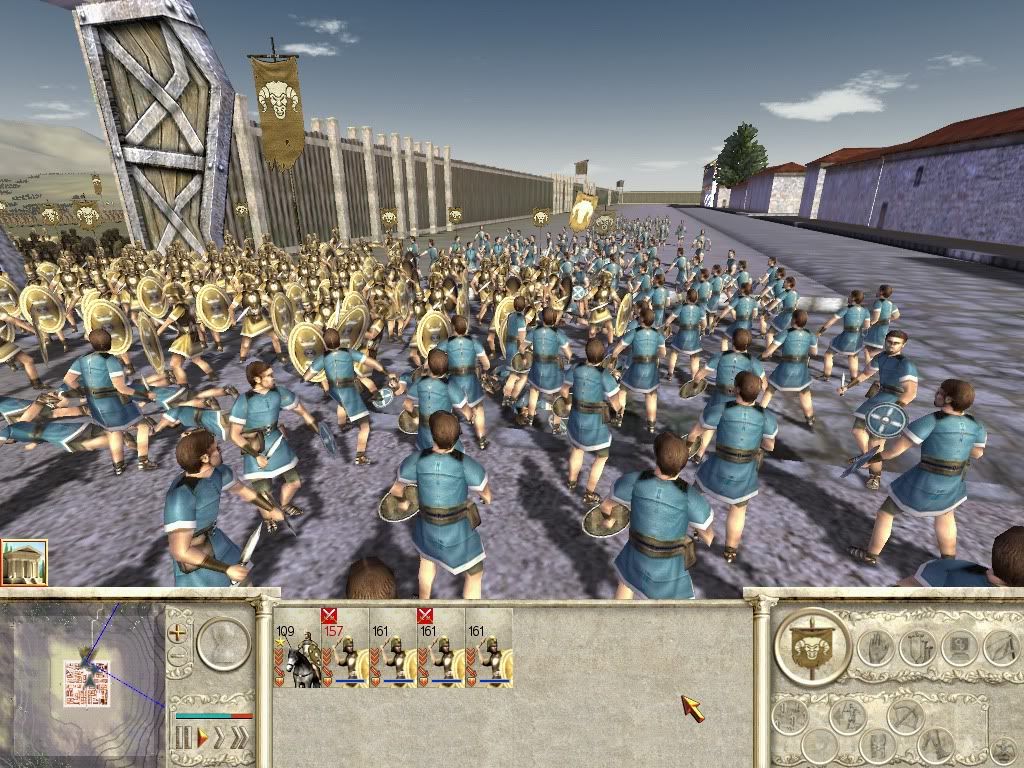1024x768 pixels.
Task: Click the building icon above the minimap
Action: coord(18,563)
